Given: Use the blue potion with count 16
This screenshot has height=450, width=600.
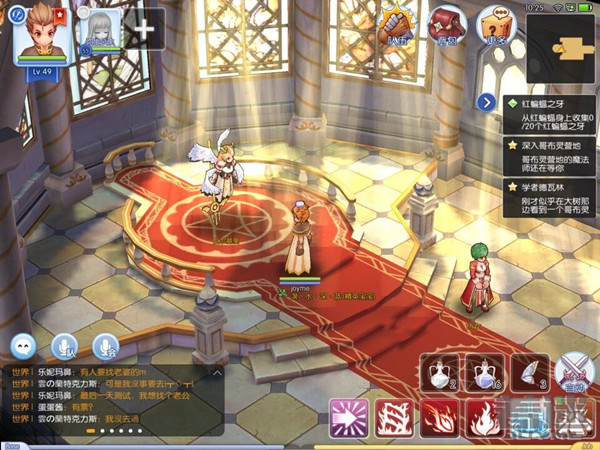Looking at the screenshot, I should [x=484, y=372].
